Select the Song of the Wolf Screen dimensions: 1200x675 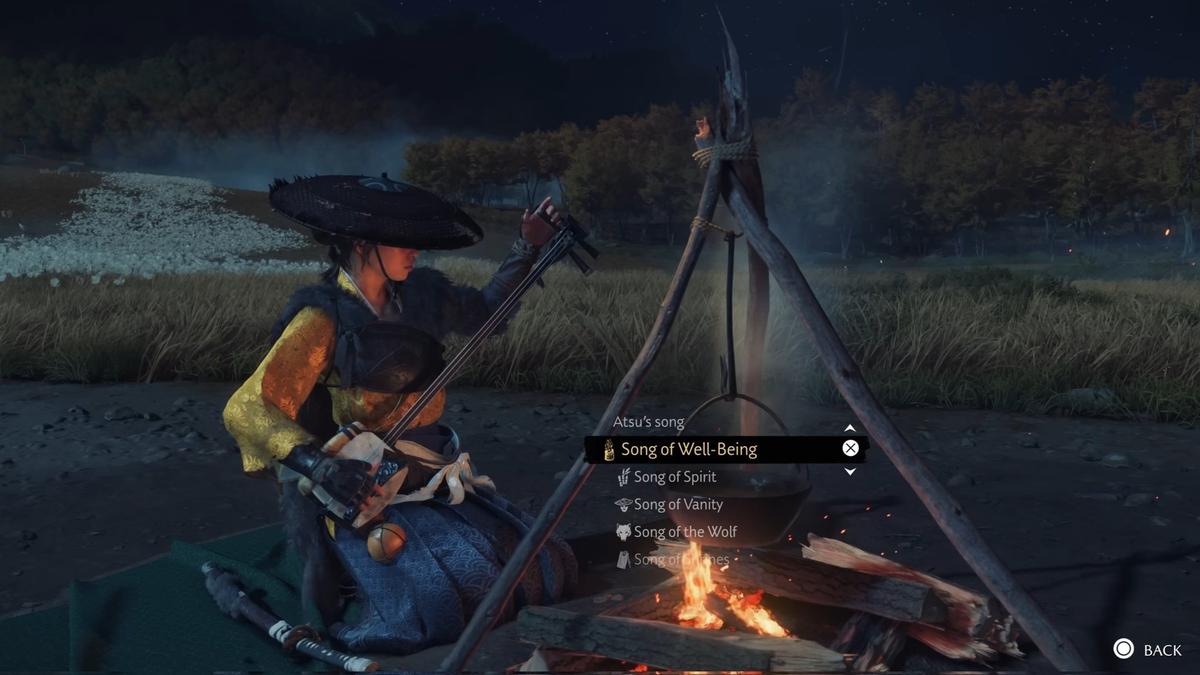pyautogui.click(x=685, y=532)
